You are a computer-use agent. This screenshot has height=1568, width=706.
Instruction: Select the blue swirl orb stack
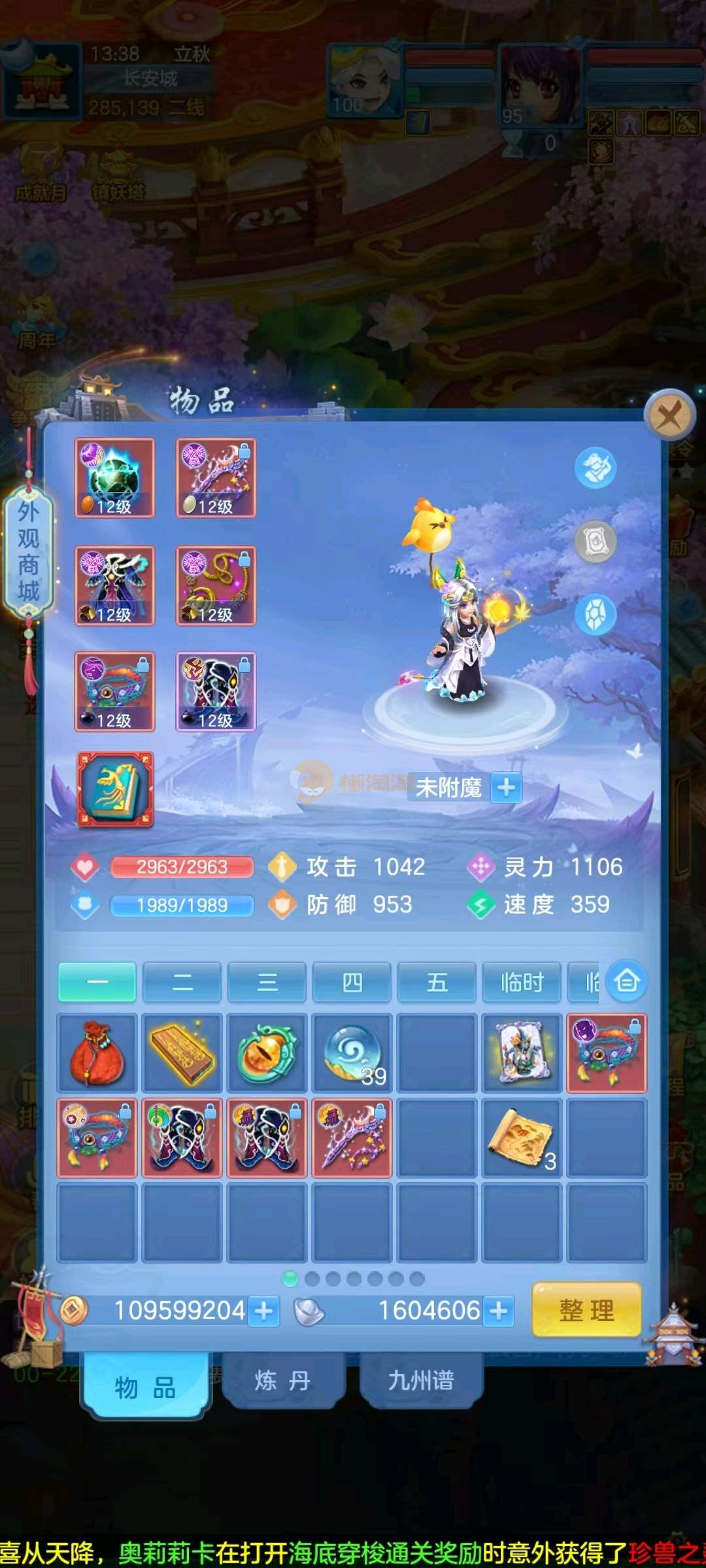(x=352, y=1053)
